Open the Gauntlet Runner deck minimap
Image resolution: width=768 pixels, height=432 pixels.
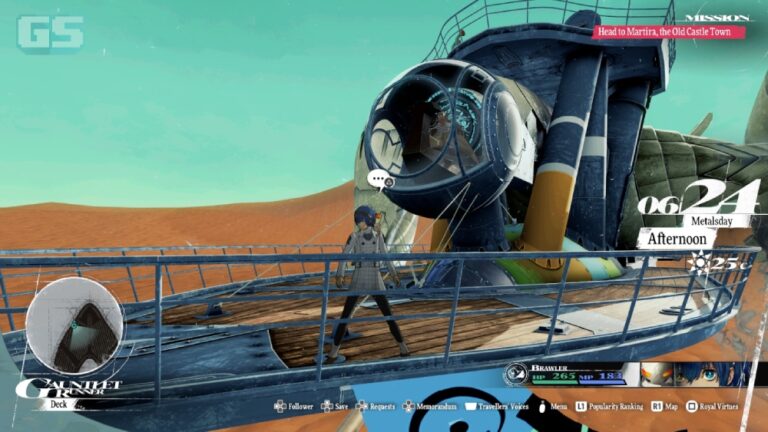74,325
